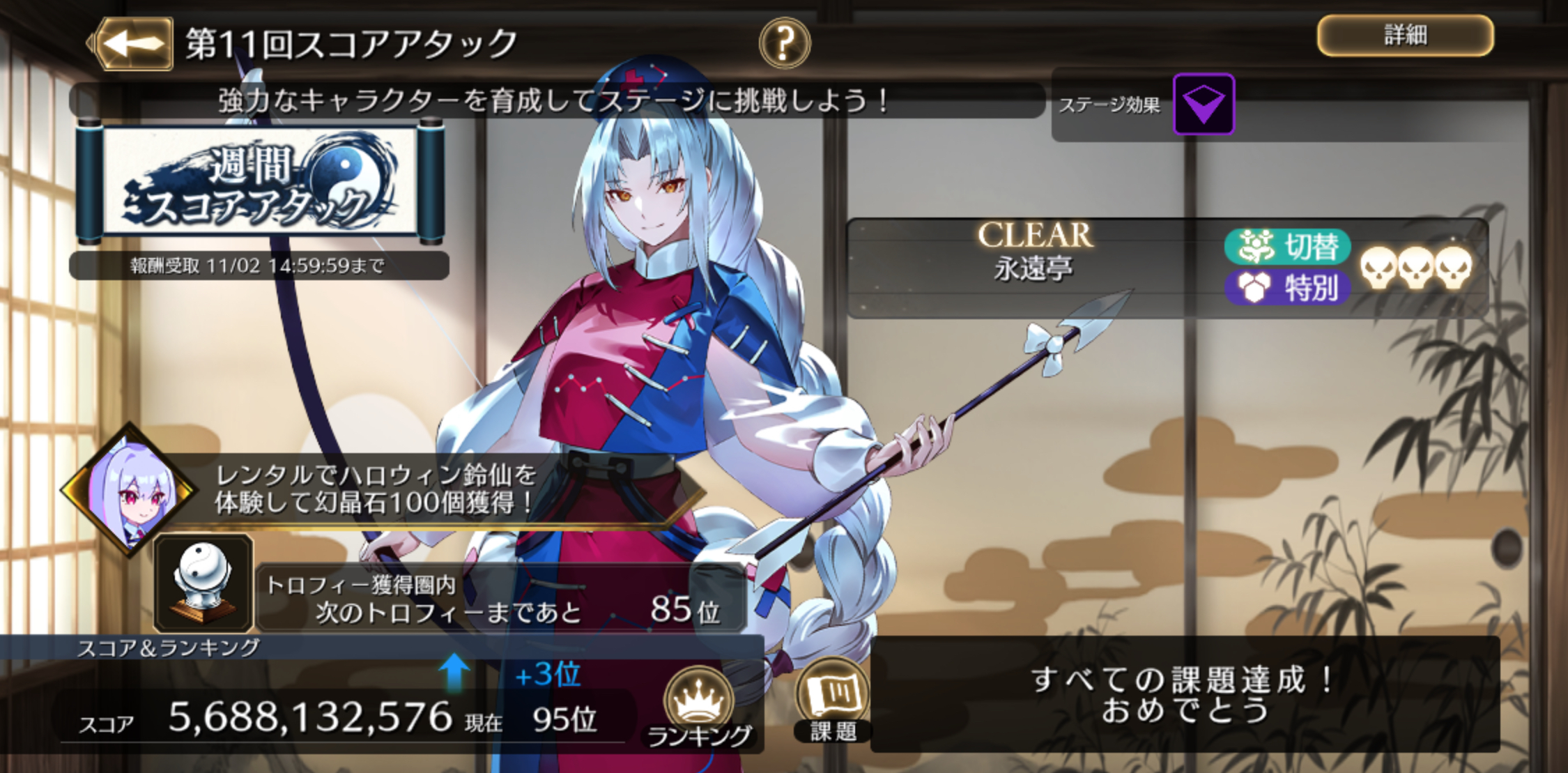View the yin-yang trophy icon
The height and width of the screenshot is (773, 1568).
[203, 583]
